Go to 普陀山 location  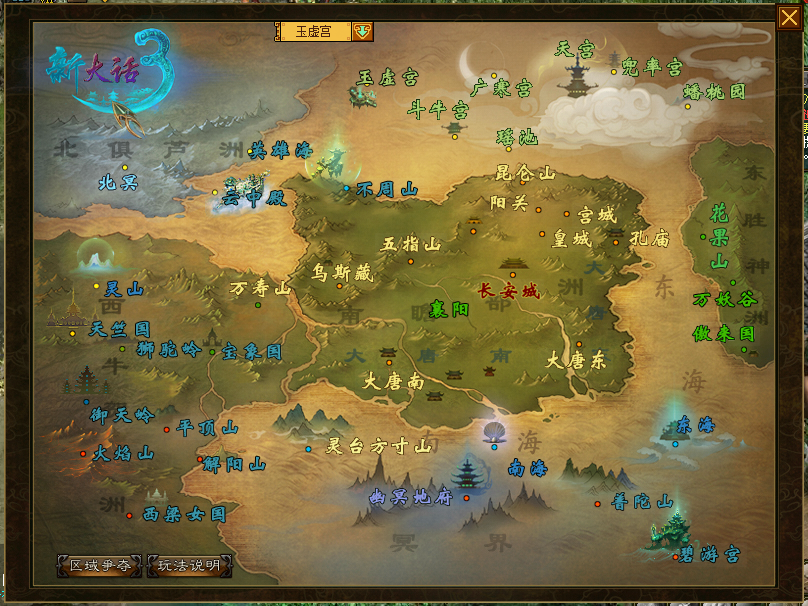tap(642, 502)
